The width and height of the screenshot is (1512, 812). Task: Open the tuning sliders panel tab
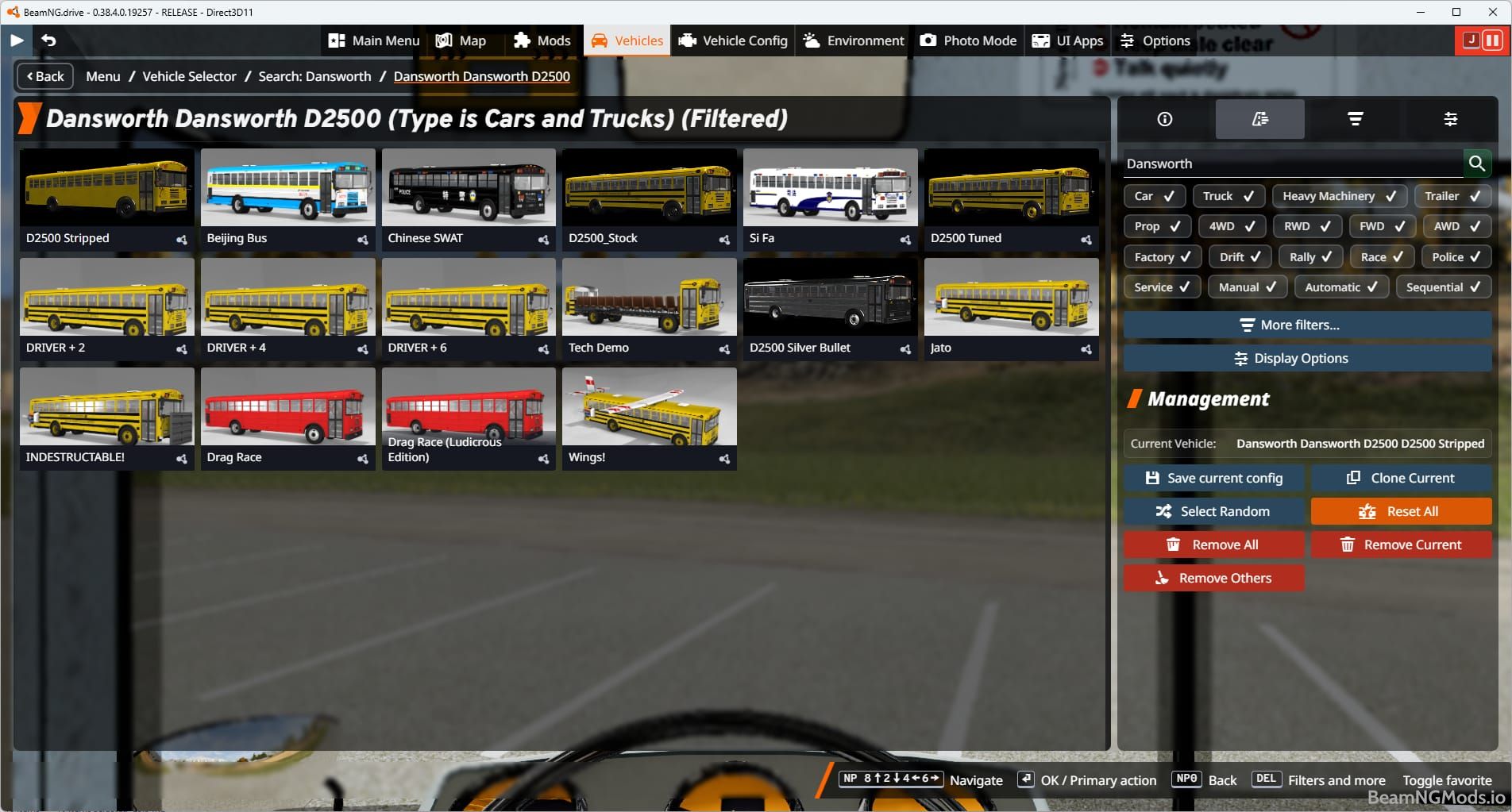click(x=1451, y=119)
